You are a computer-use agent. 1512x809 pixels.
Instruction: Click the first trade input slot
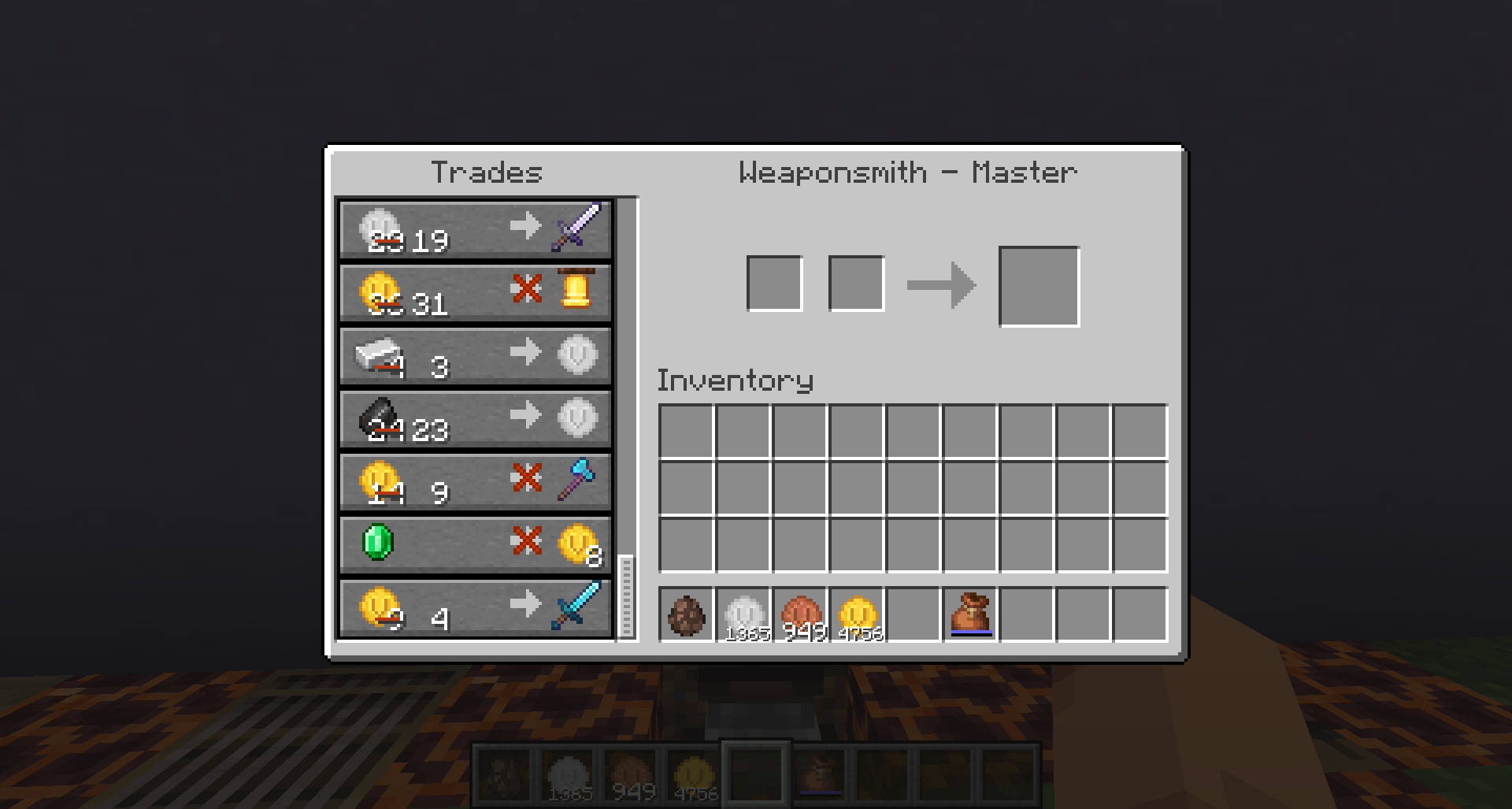click(x=776, y=284)
